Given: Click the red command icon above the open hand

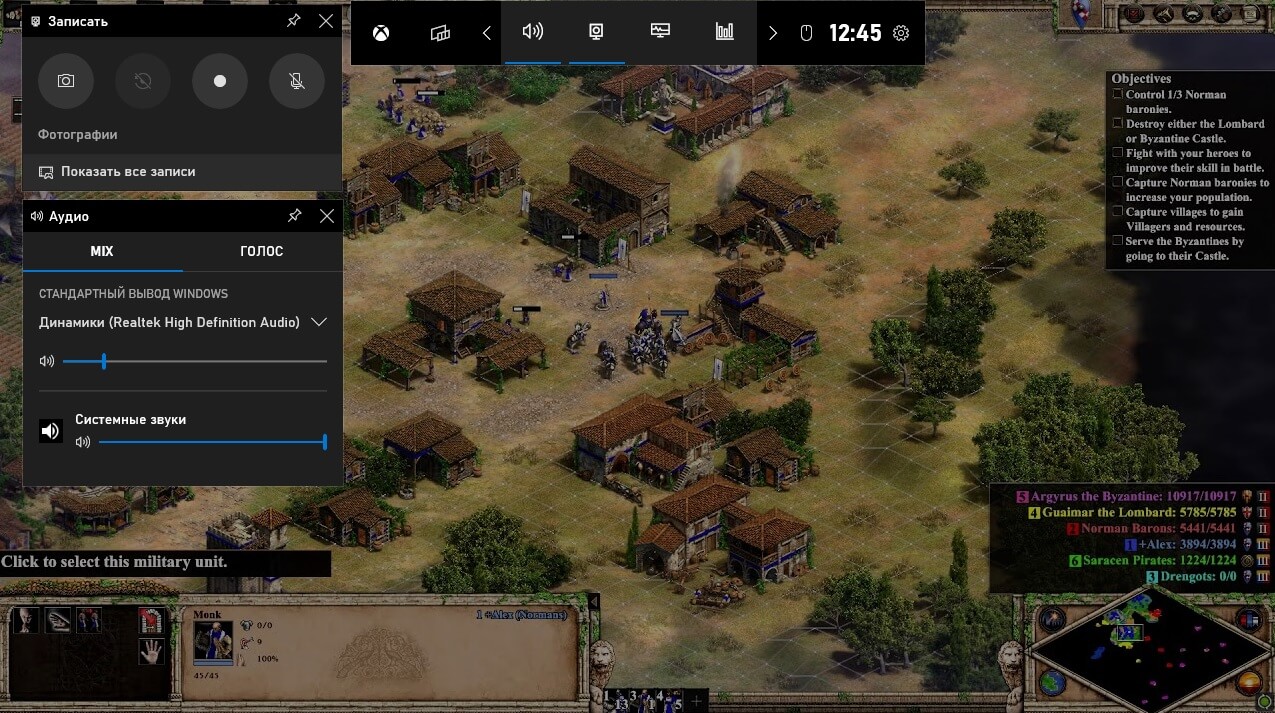Looking at the screenshot, I should tap(151, 621).
